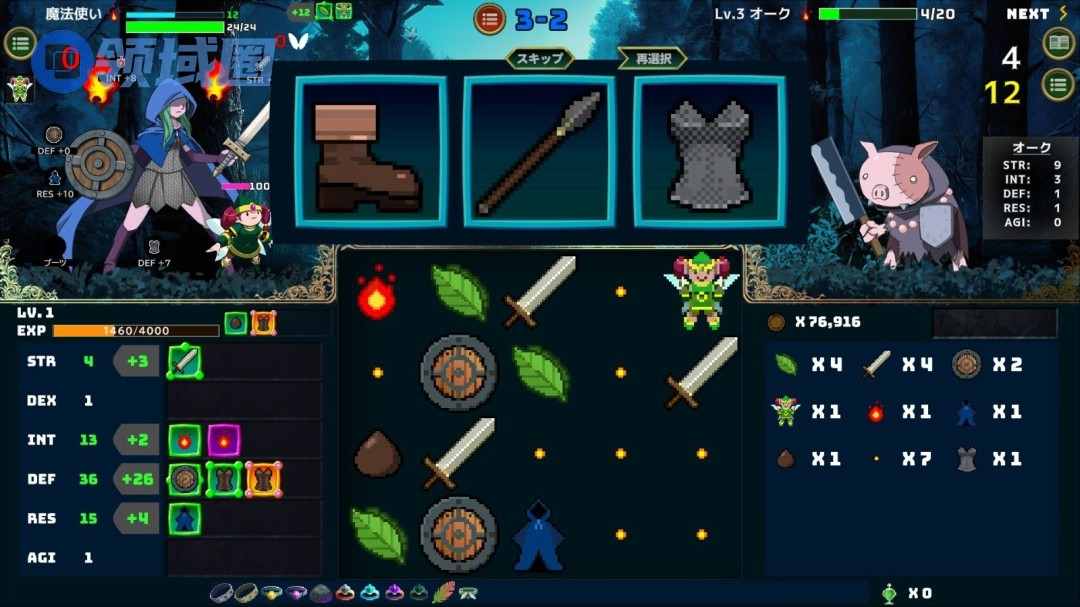Viewport: 1080px width, 607px height.
Task: Choose the spear reward card
Action: 539,152
